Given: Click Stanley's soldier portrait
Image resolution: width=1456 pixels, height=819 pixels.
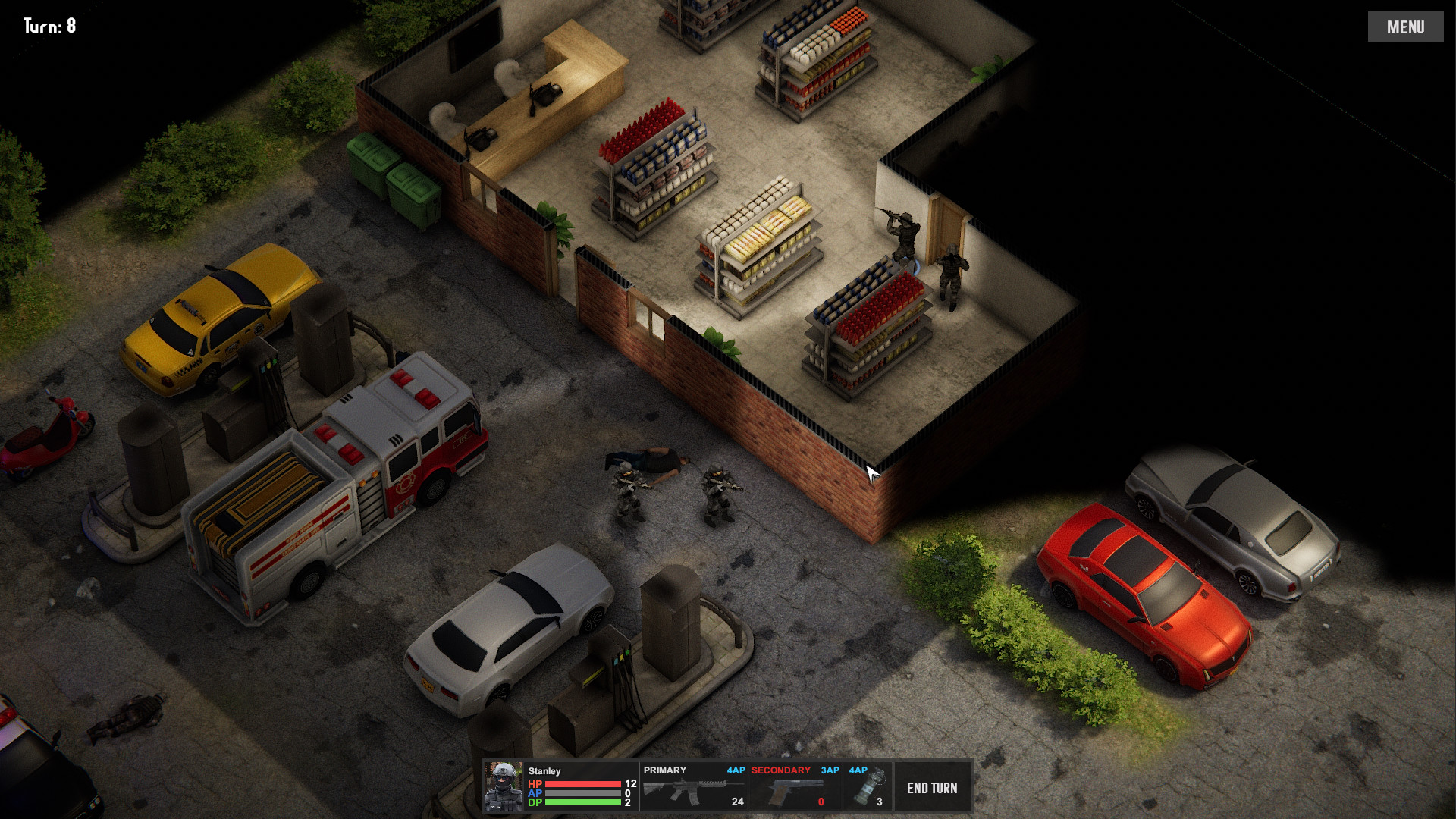Looking at the screenshot, I should tap(504, 788).
